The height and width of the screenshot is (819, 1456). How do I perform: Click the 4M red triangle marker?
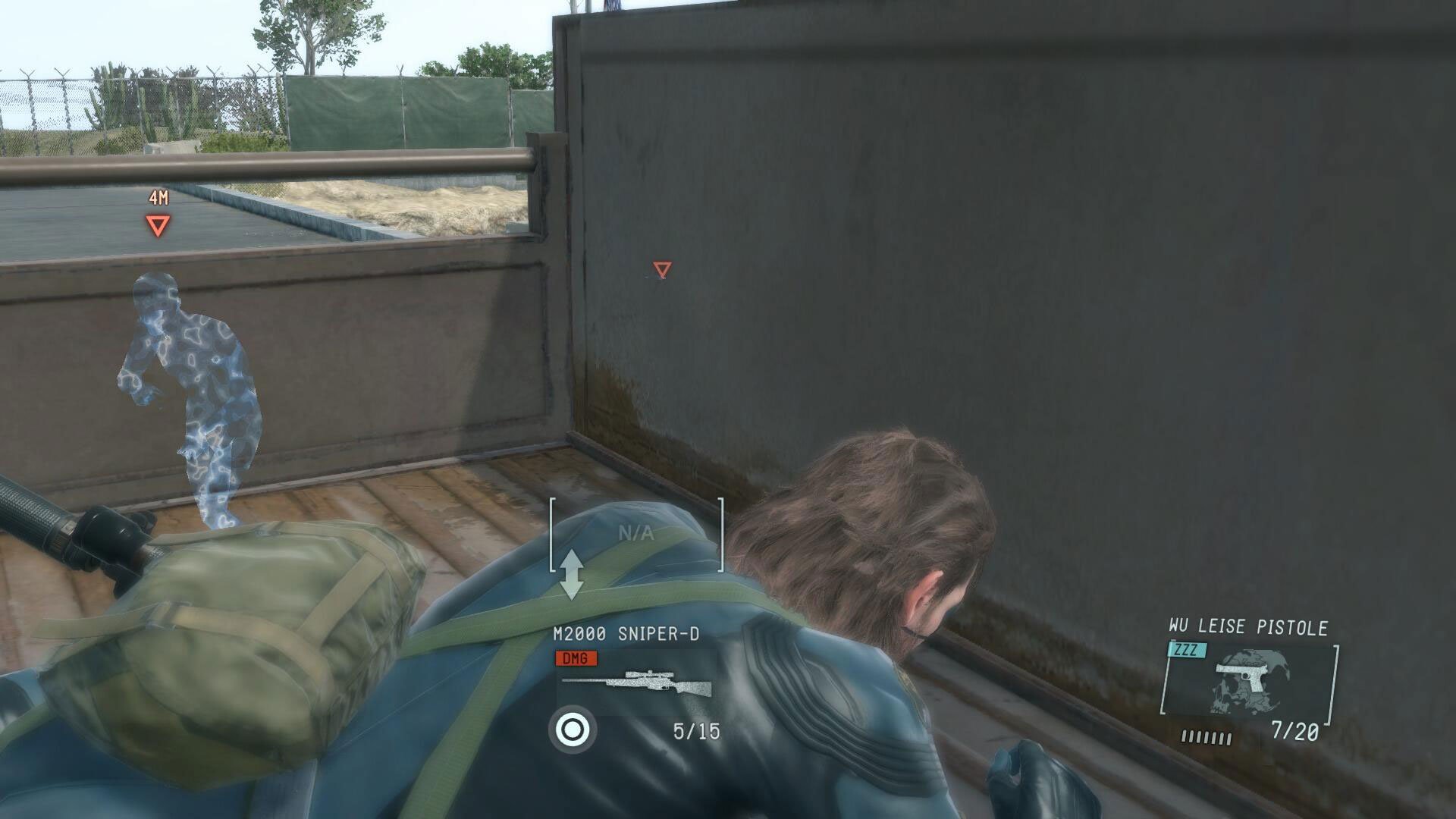[x=157, y=223]
